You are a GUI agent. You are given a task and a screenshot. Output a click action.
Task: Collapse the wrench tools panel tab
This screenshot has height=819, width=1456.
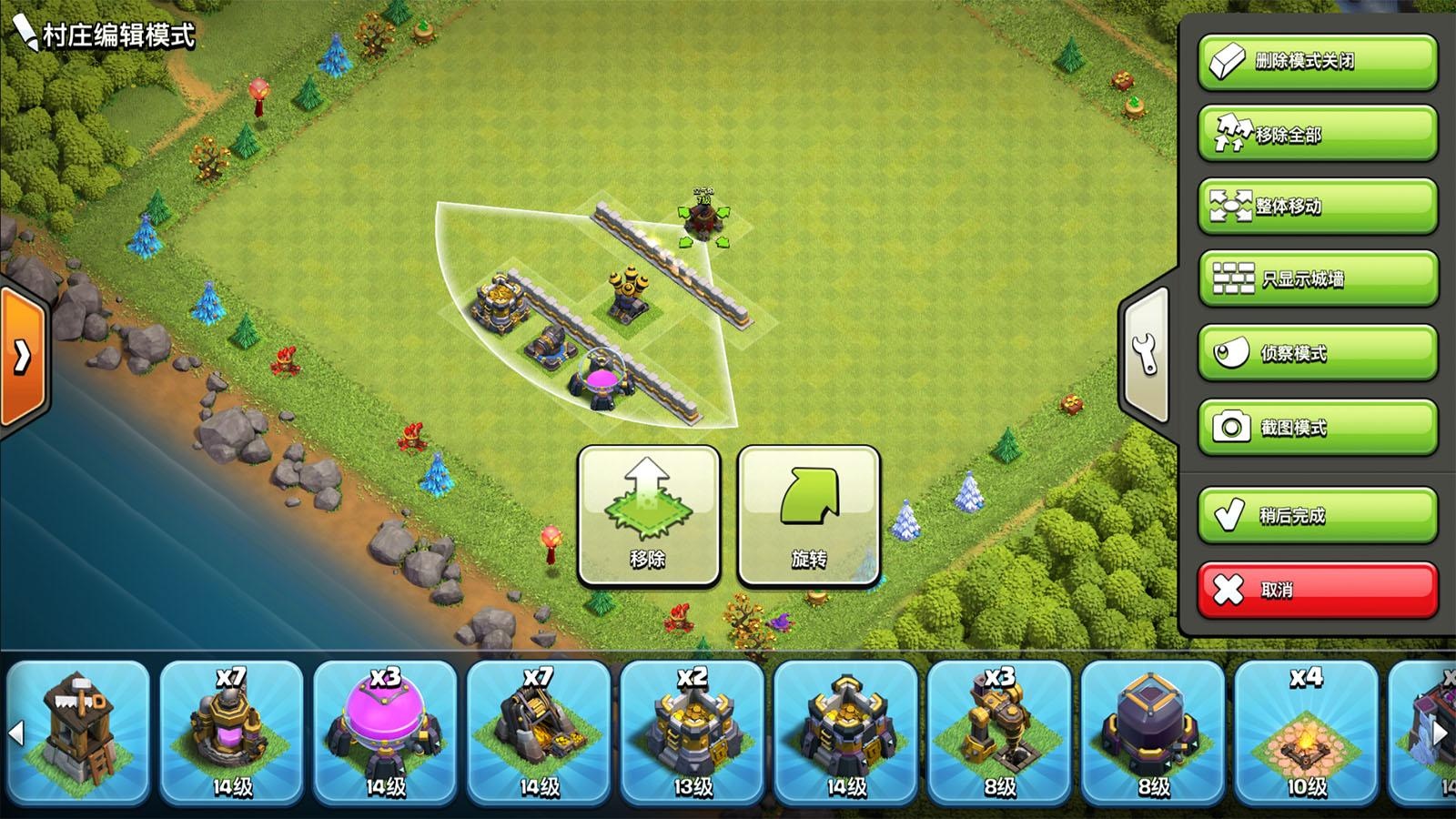(1146, 354)
